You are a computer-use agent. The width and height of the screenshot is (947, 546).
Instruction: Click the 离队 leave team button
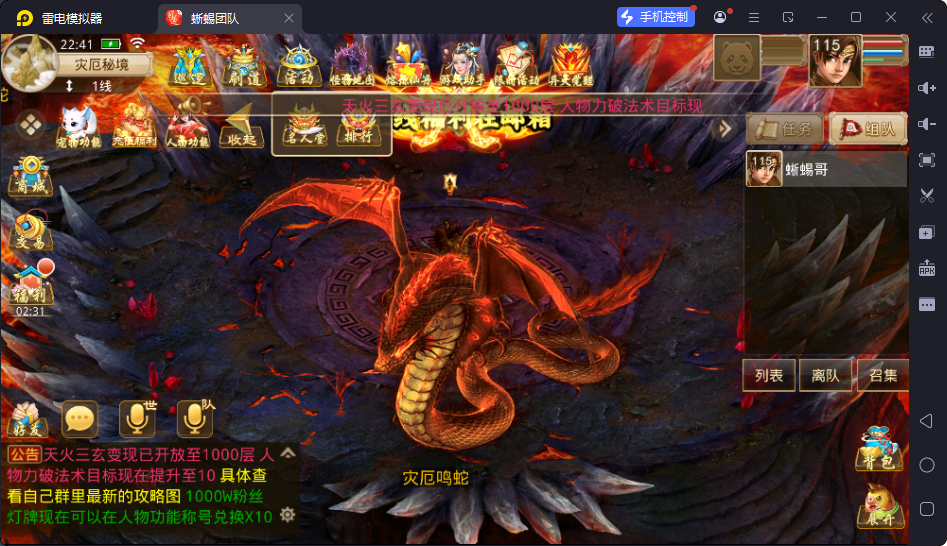point(825,376)
